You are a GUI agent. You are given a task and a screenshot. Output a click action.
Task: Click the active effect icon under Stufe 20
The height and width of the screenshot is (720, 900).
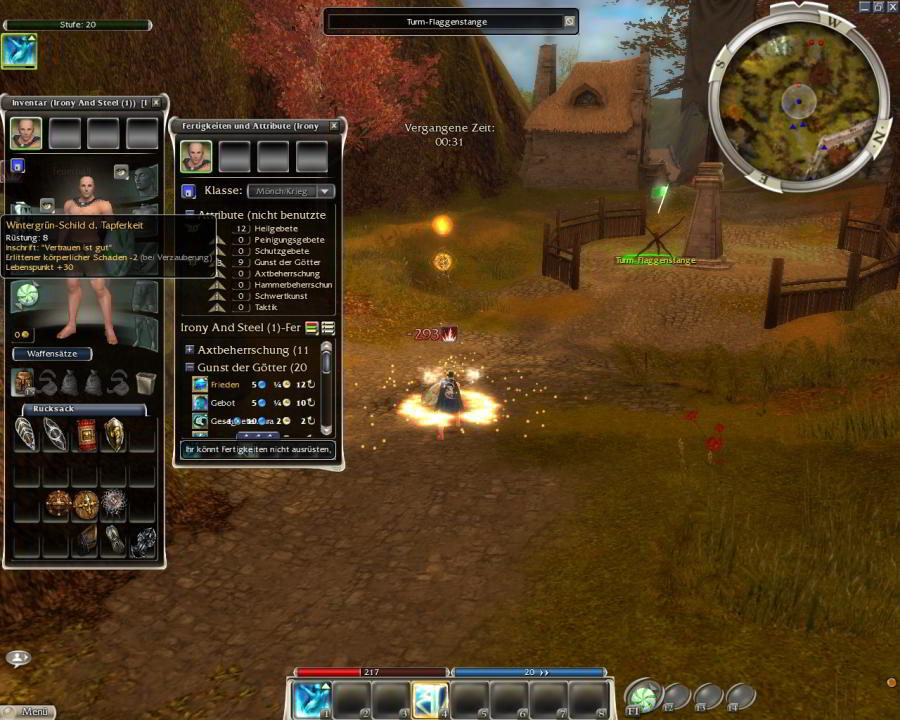19,51
